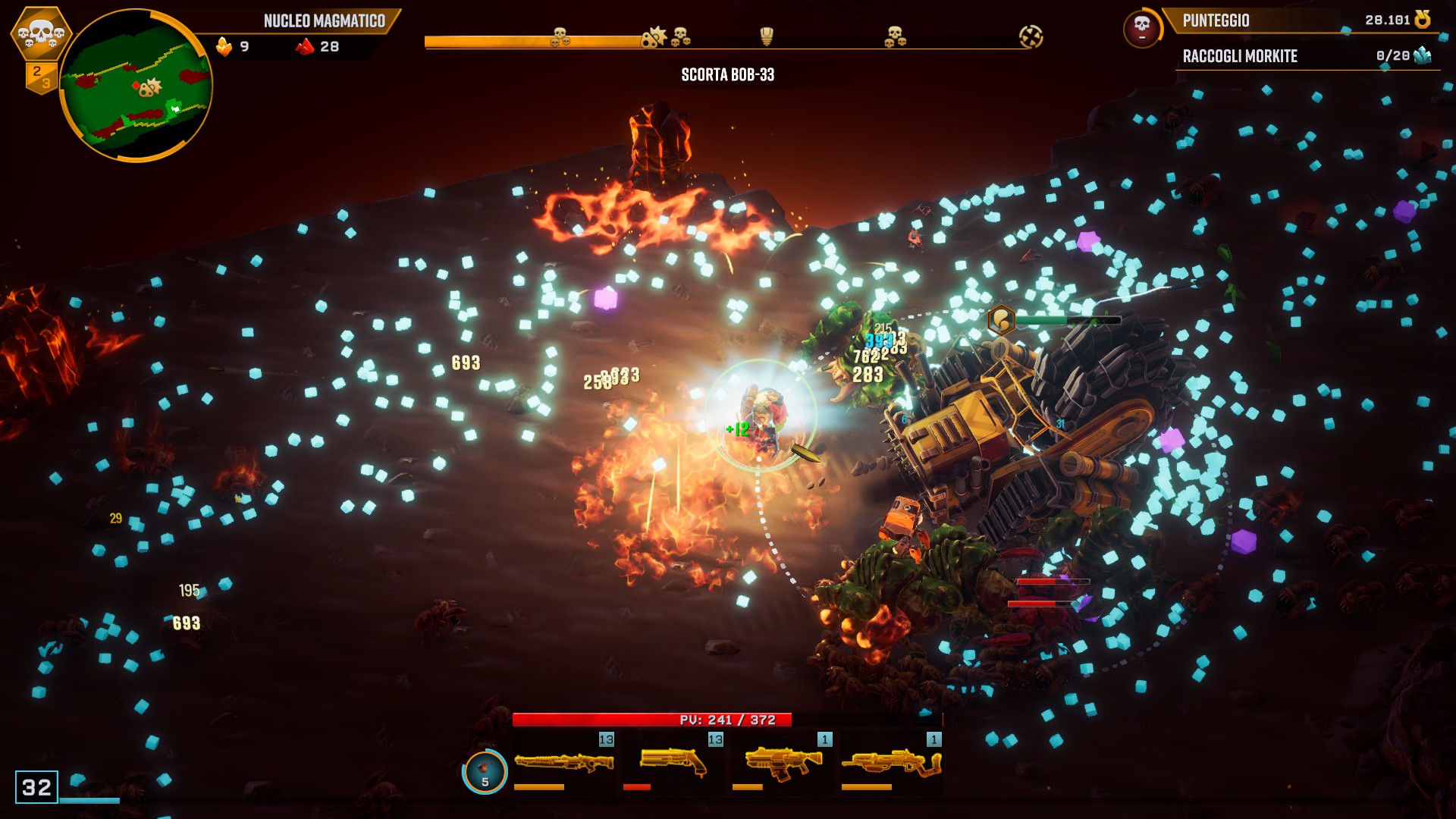This screenshot has width=1456, height=819.
Task: Select the assault rifle with straight stock
Action: (x=783, y=762)
